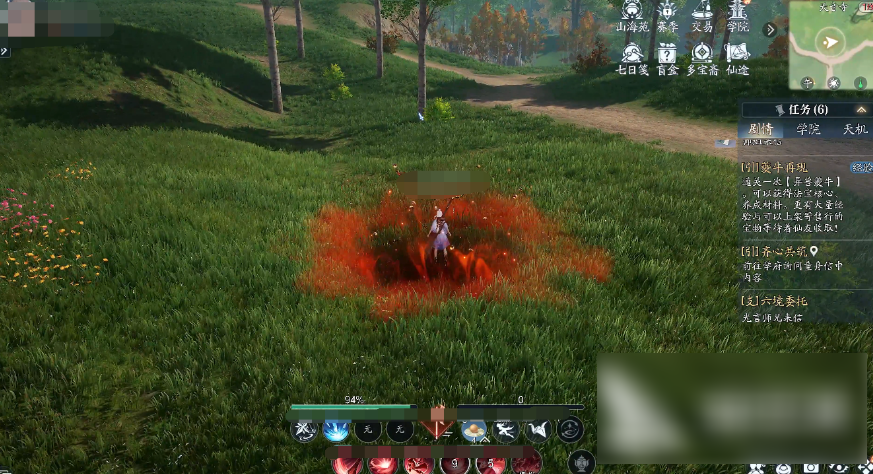Collapse the 任务 quest panel
This screenshot has height=474, width=873.
861,109
